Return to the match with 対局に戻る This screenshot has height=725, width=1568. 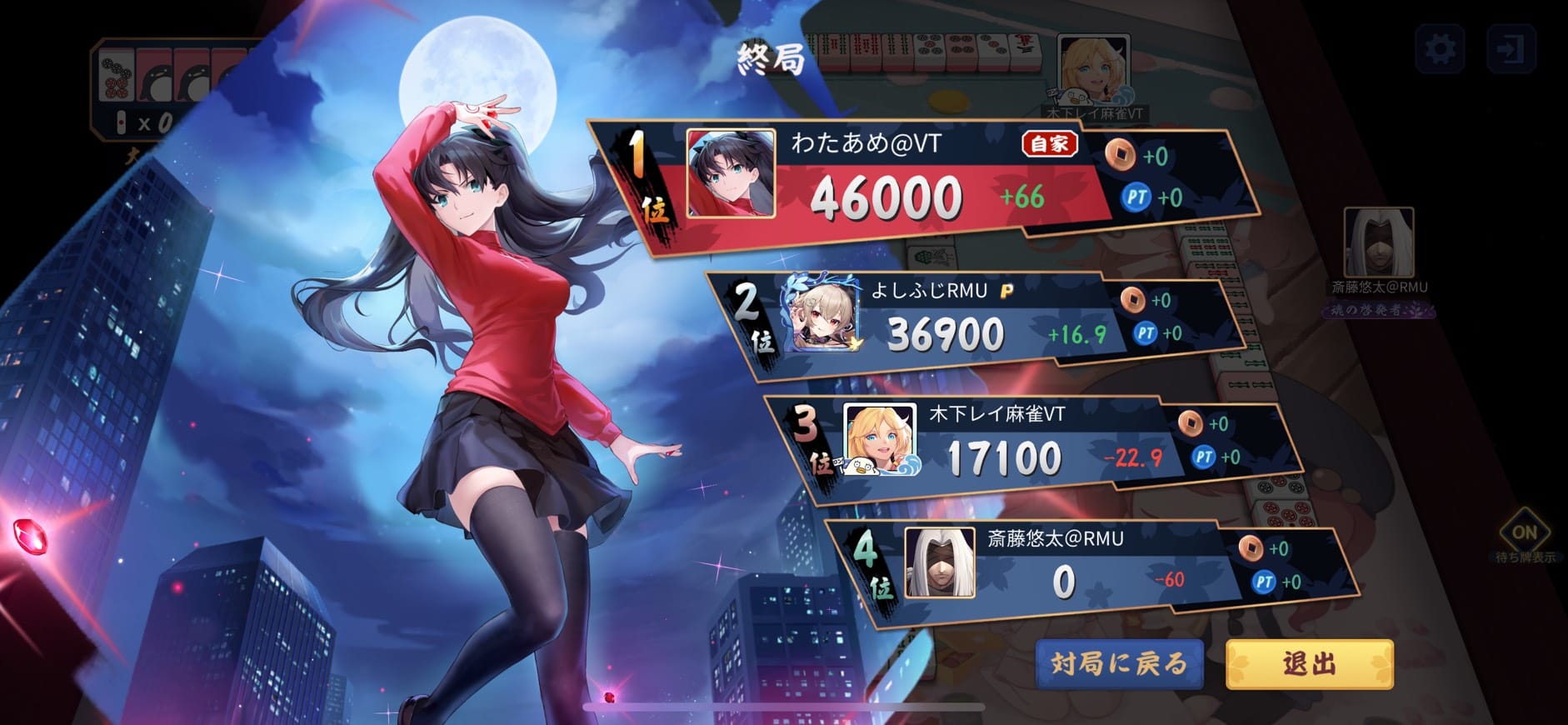[1119, 663]
